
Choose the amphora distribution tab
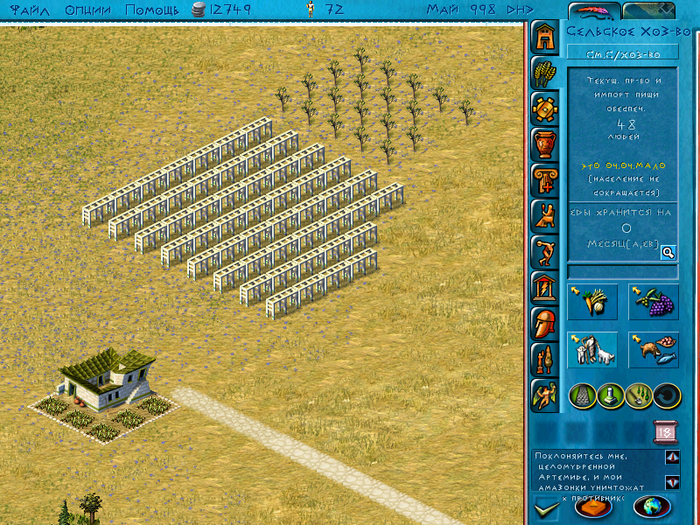pos(544,144)
